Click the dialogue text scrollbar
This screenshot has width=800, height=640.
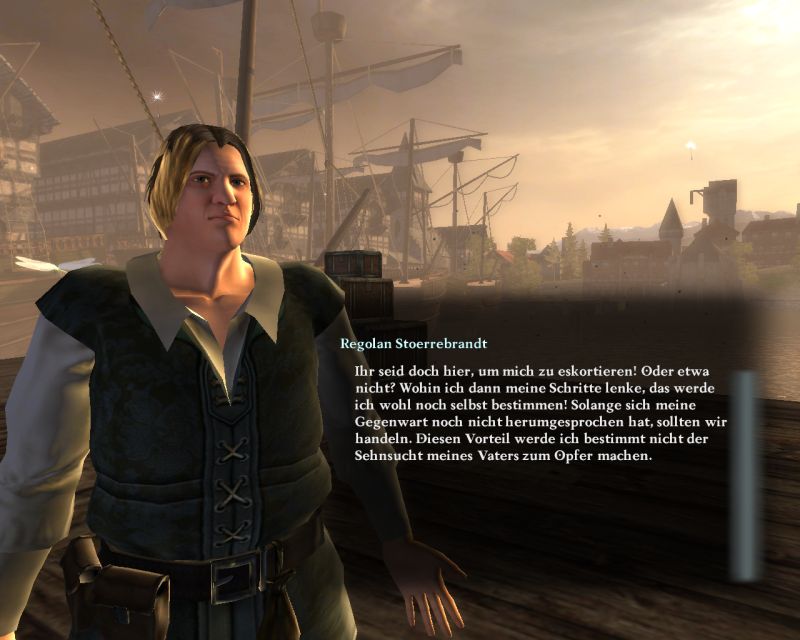click(745, 475)
